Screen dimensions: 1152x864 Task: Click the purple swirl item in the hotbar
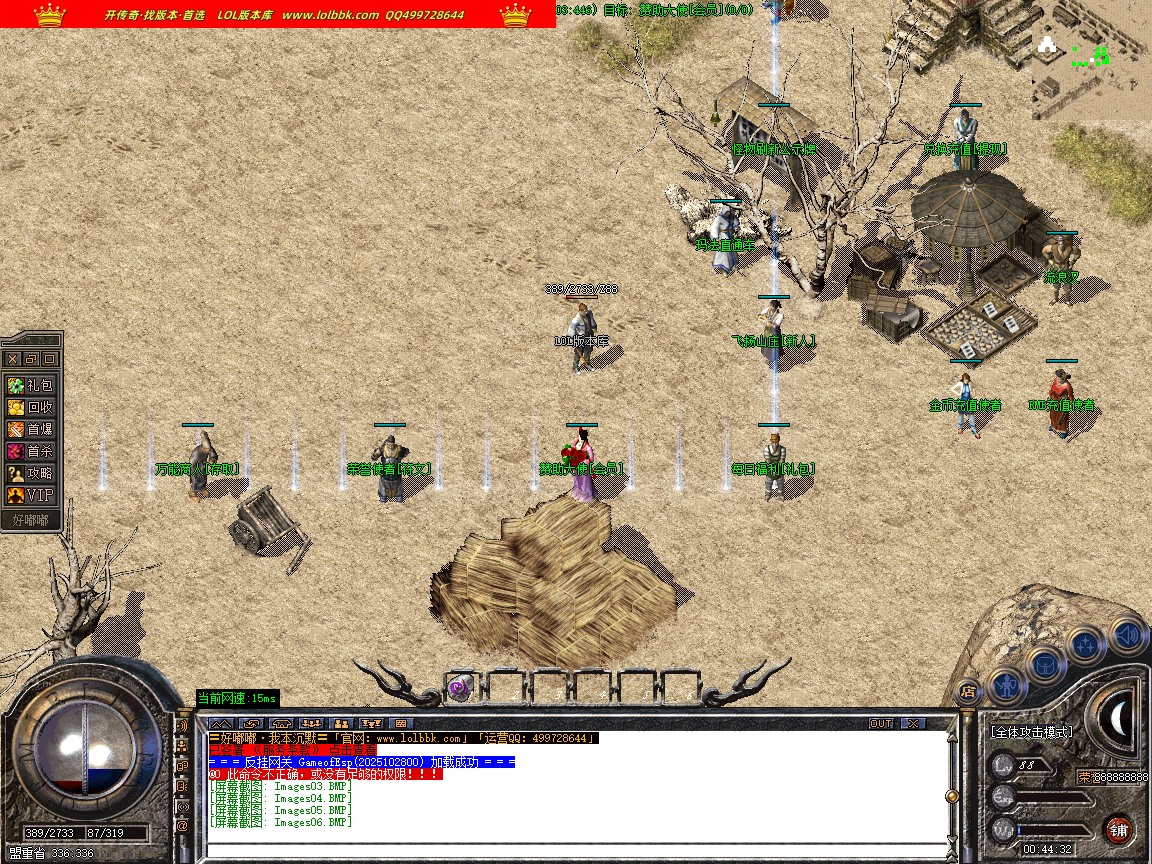pos(459,687)
